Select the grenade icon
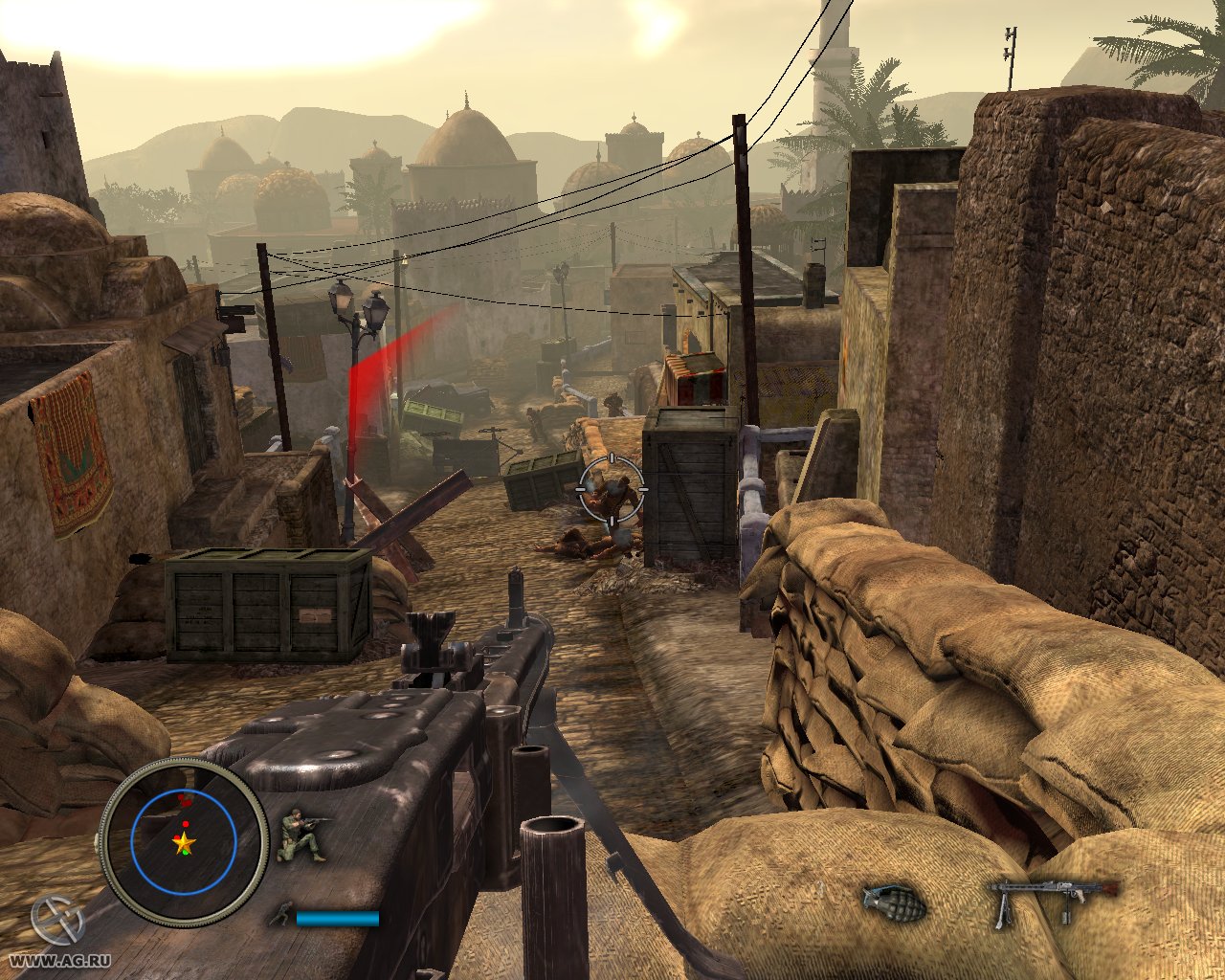 coord(893,902)
